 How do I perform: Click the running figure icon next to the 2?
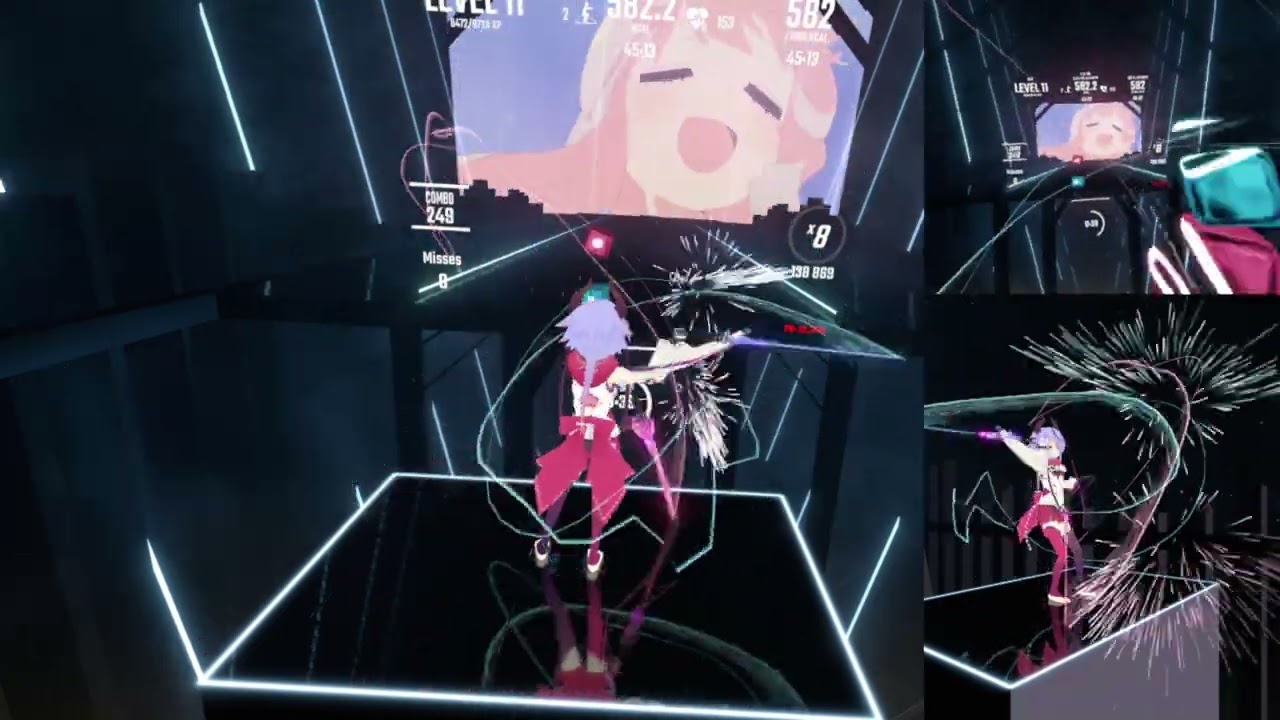586,15
